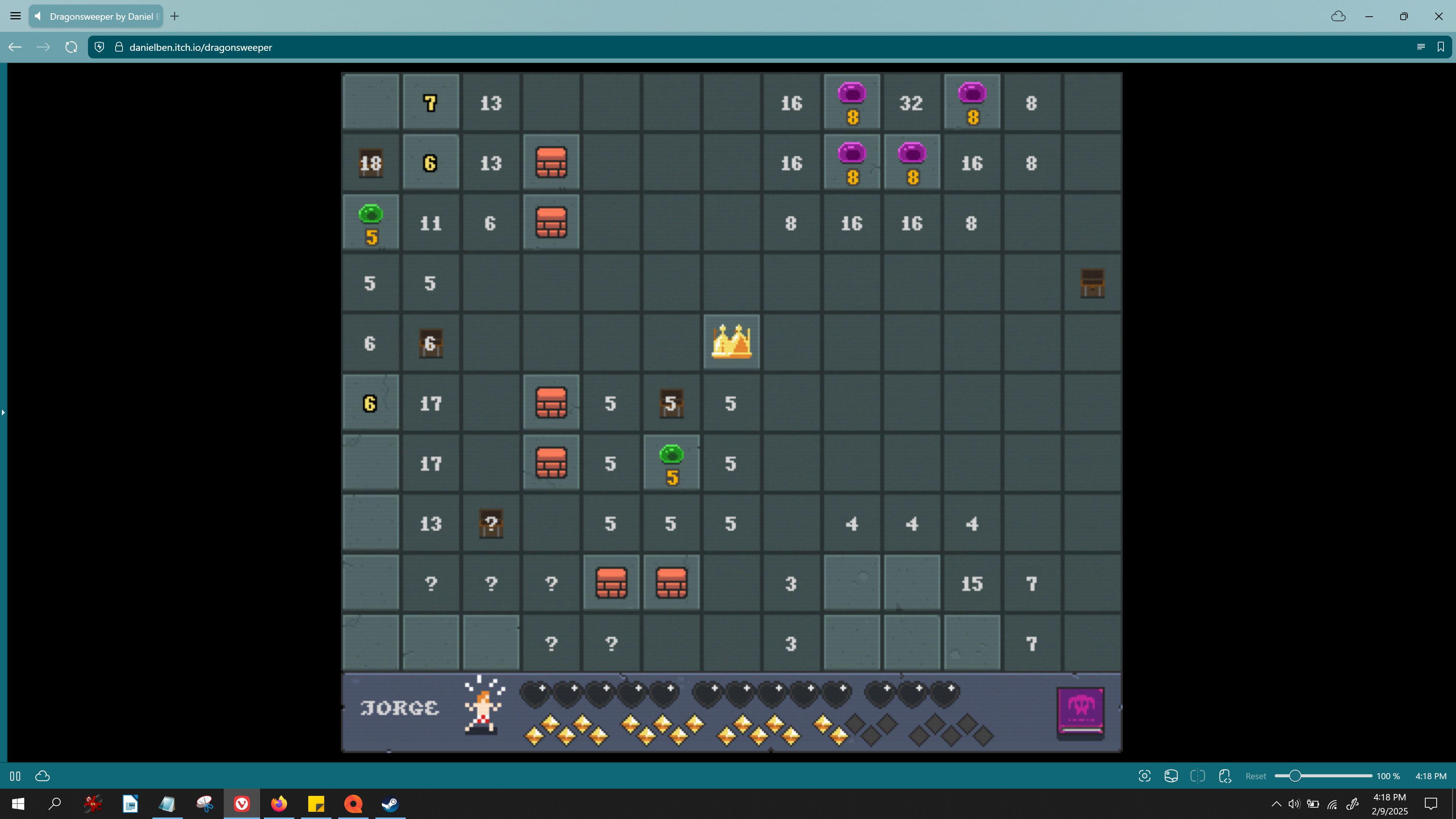
Task: Select the chest tile showing 18
Action: (x=371, y=163)
